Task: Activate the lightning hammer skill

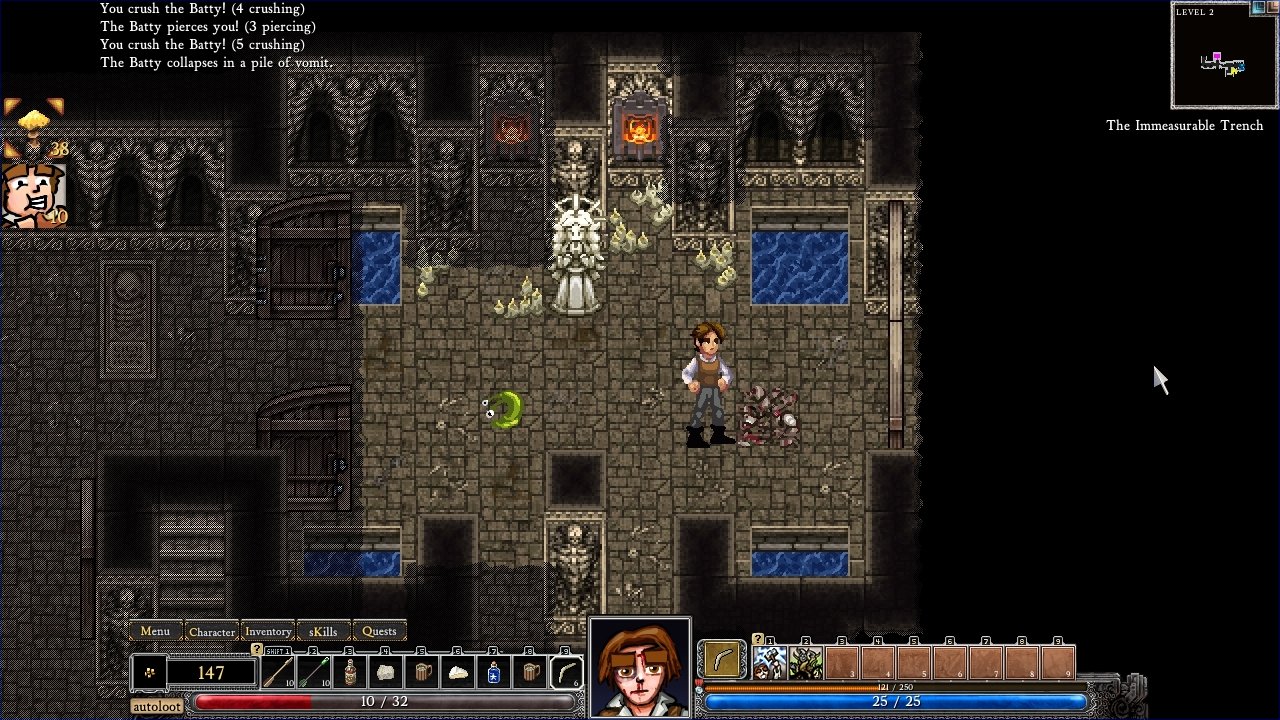Action: [x=769, y=663]
